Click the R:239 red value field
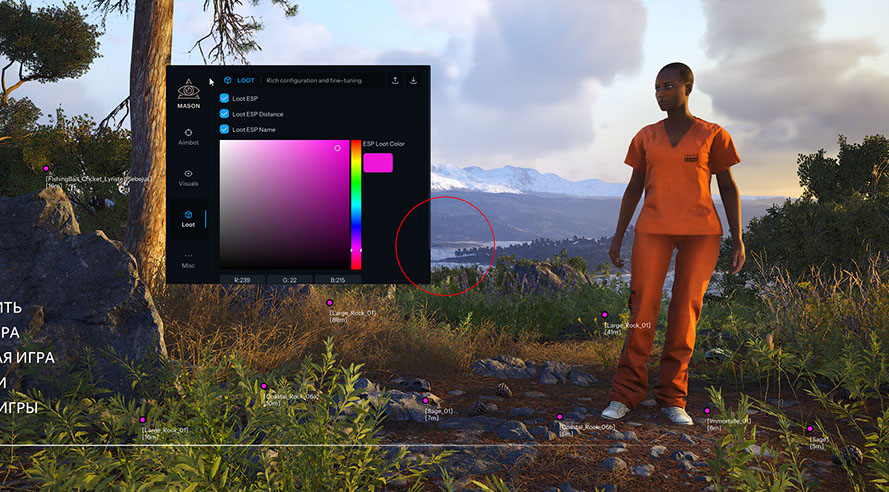This screenshot has width=889, height=492. click(x=242, y=279)
